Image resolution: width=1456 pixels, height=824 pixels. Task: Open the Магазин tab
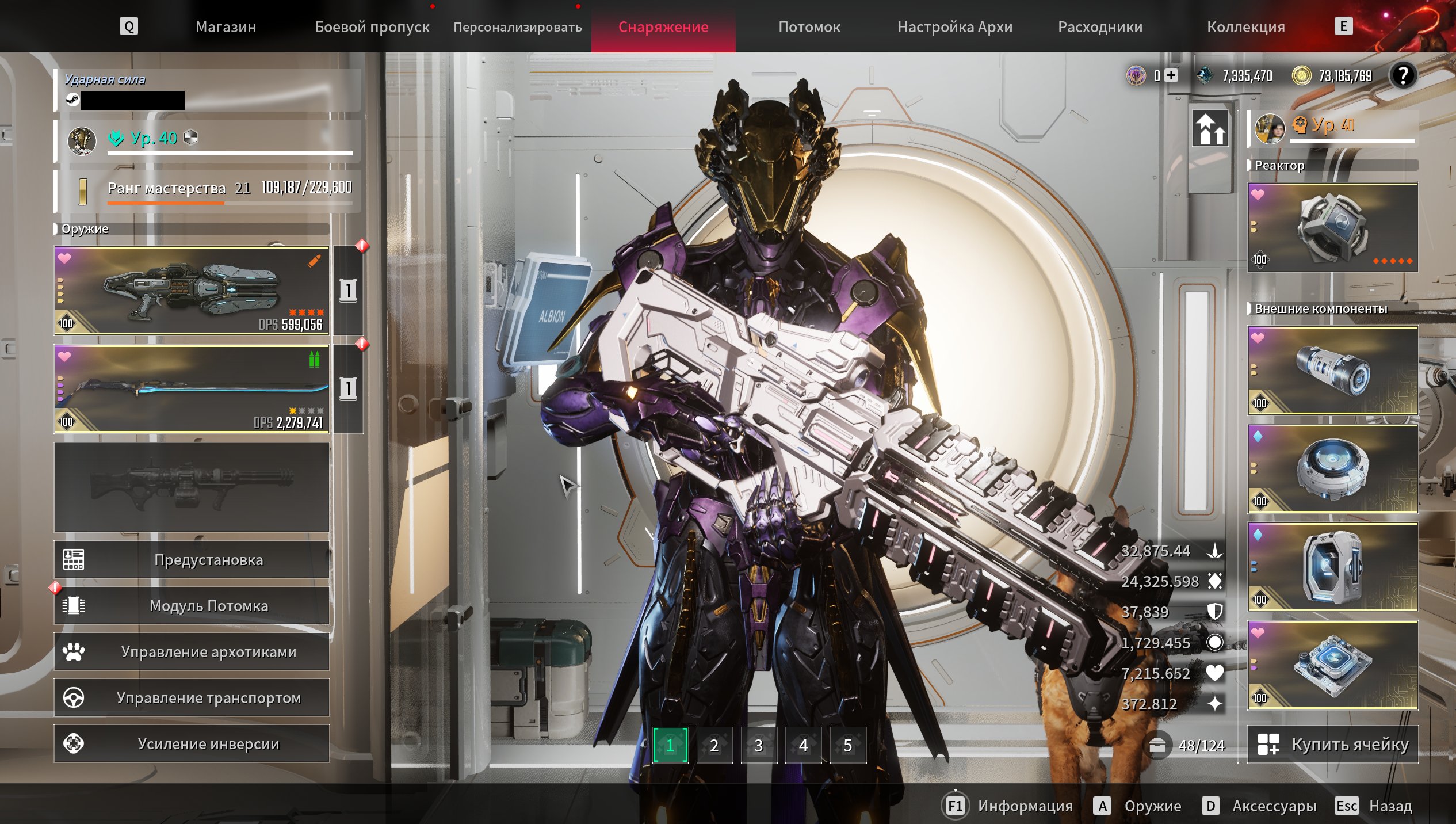coord(226,27)
